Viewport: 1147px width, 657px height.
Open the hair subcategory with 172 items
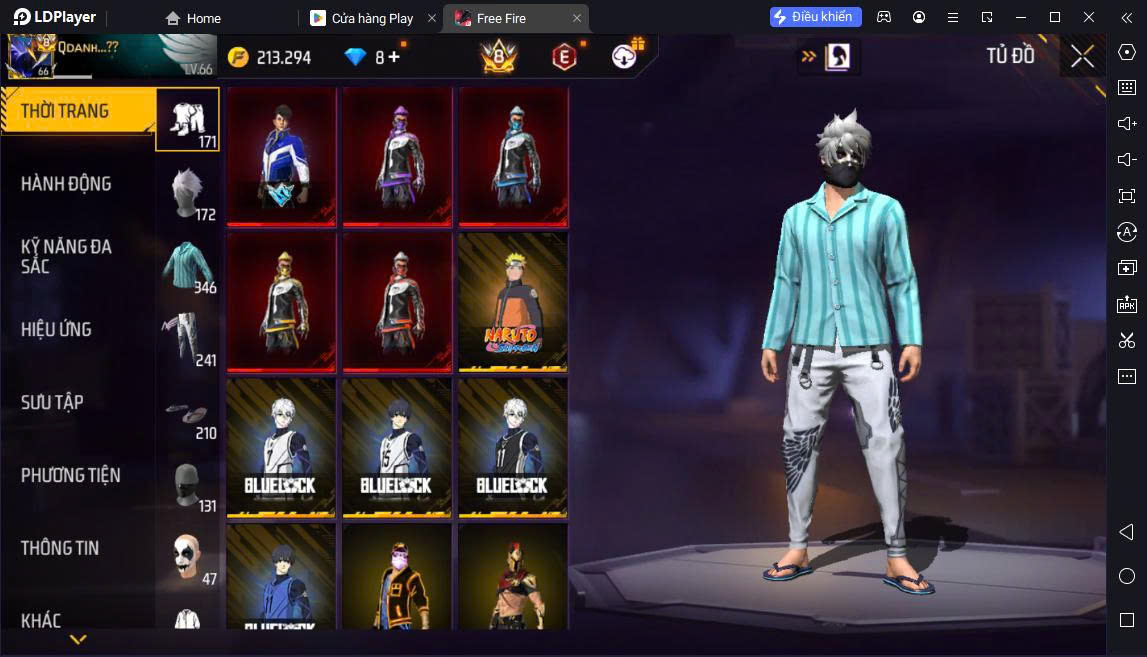tap(187, 193)
